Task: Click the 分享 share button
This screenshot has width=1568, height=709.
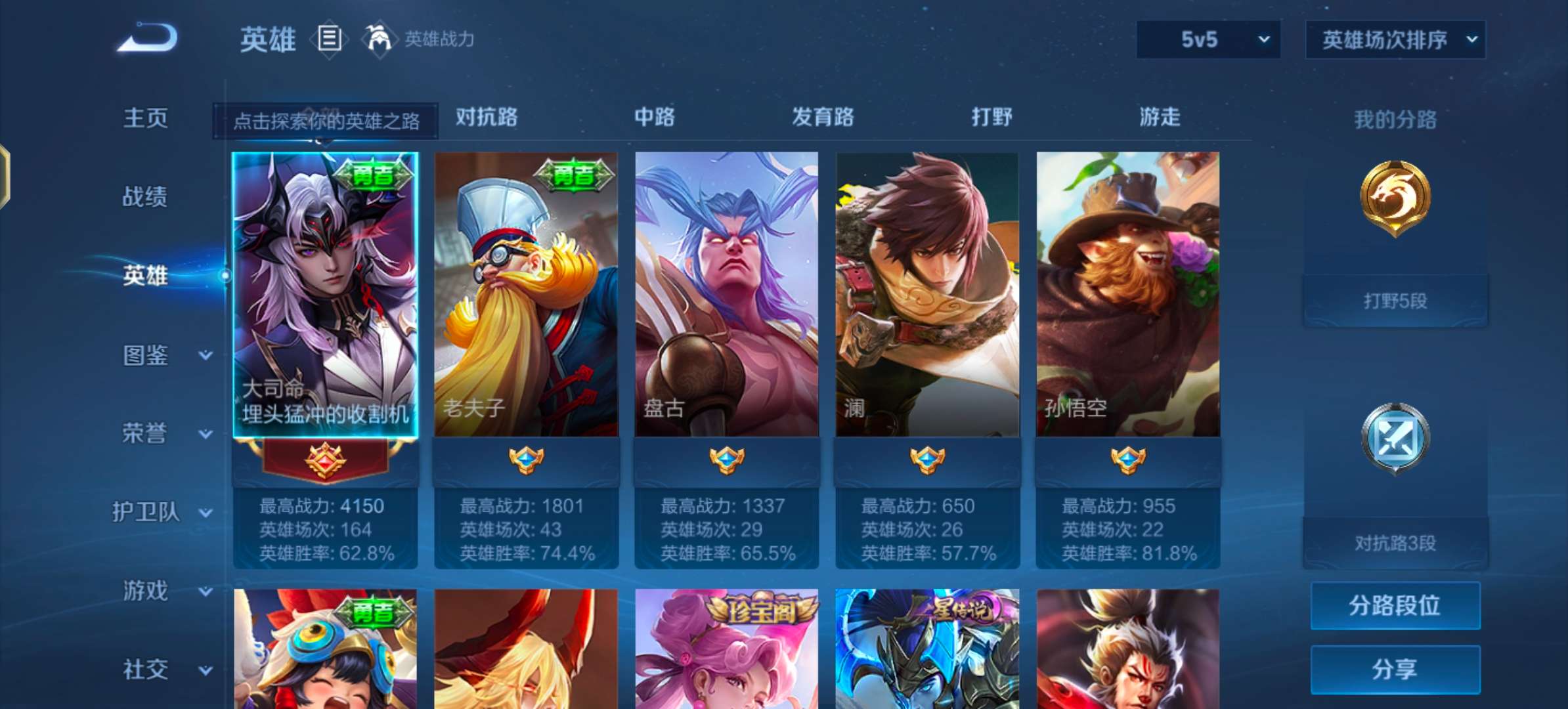Action: 1394,670
